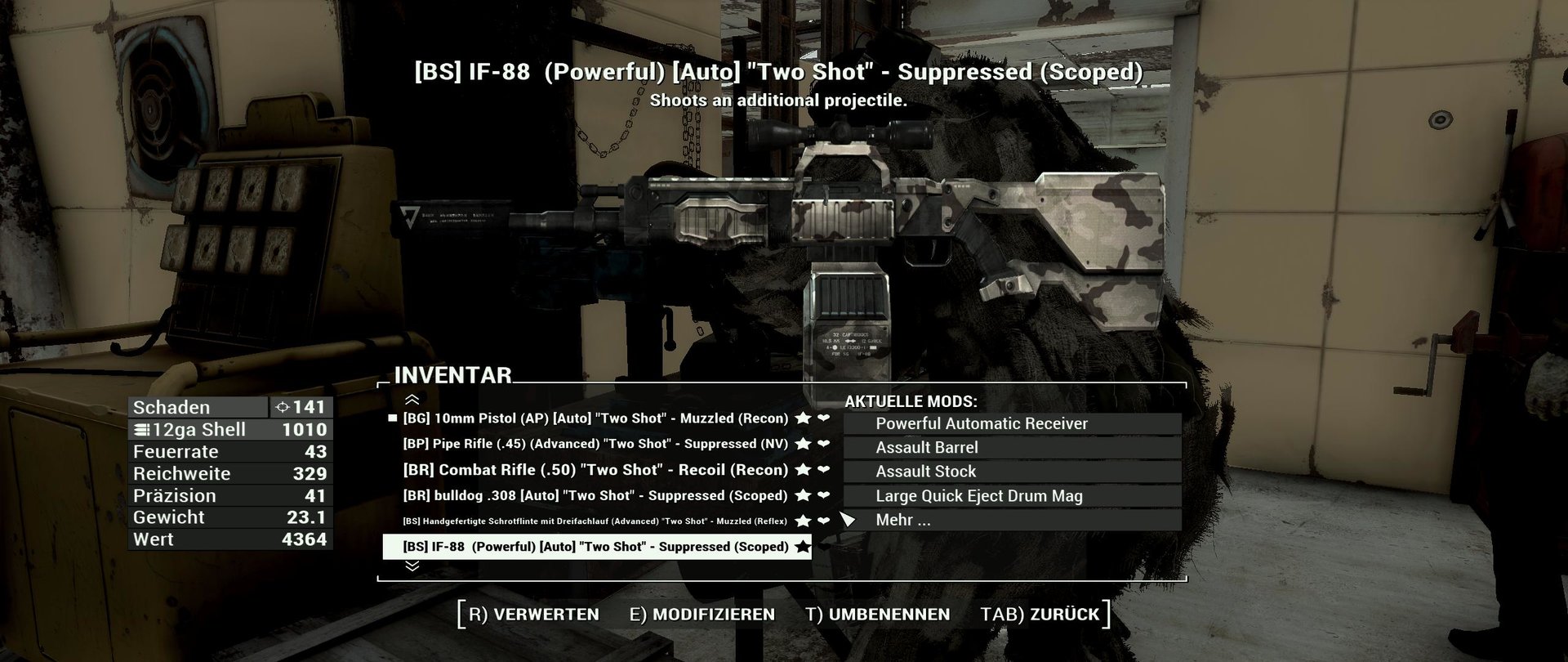1568x662 pixels.
Task: Select the Combat Rifle (.50) entry
Action: click(x=595, y=470)
